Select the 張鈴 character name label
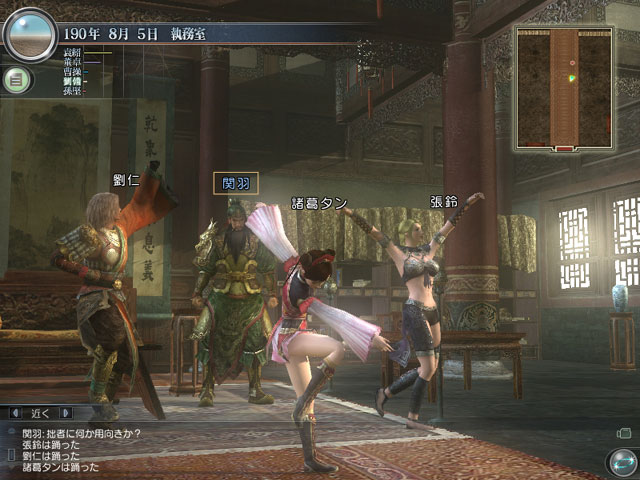 click(x=443, y=200)
